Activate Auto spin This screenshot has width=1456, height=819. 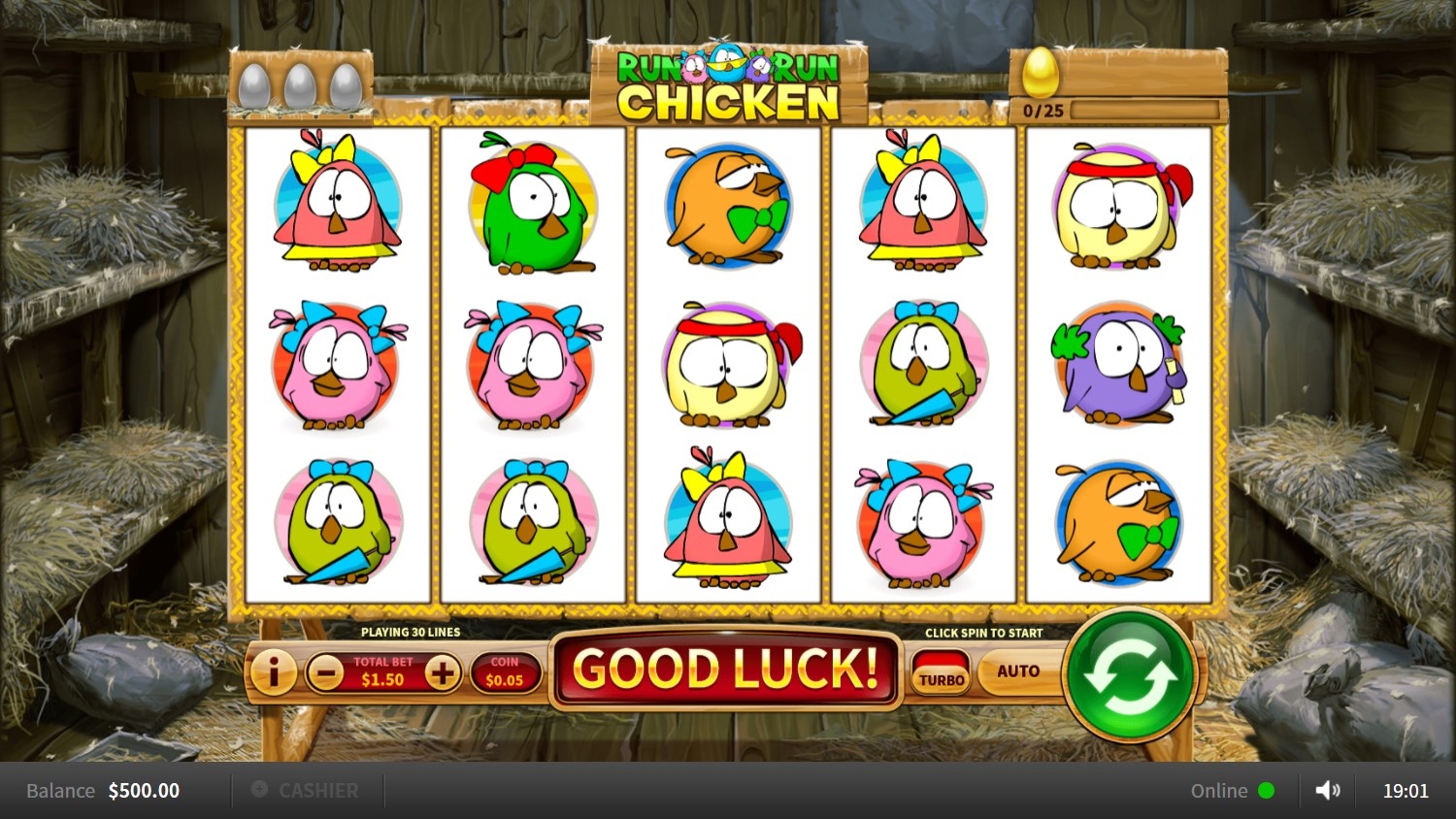point(1017,672)
